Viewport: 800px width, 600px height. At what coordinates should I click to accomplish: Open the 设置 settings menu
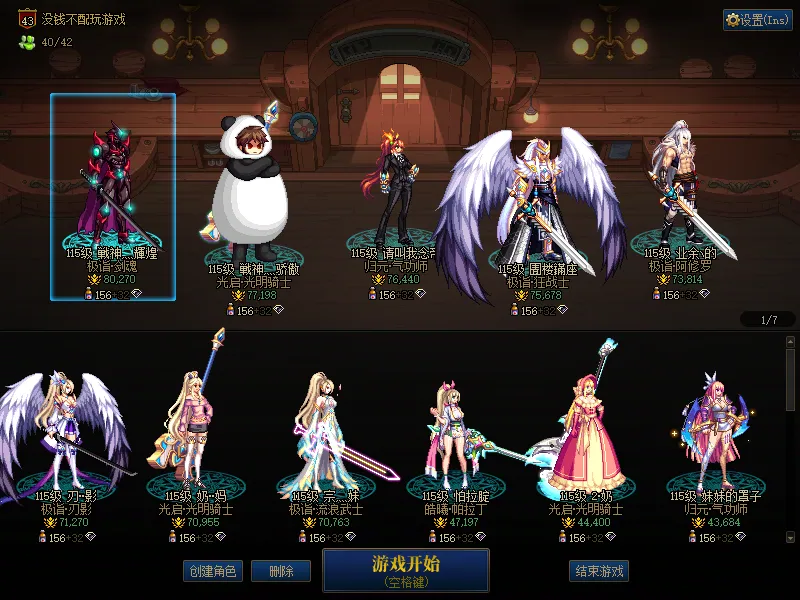click(757, 20)
